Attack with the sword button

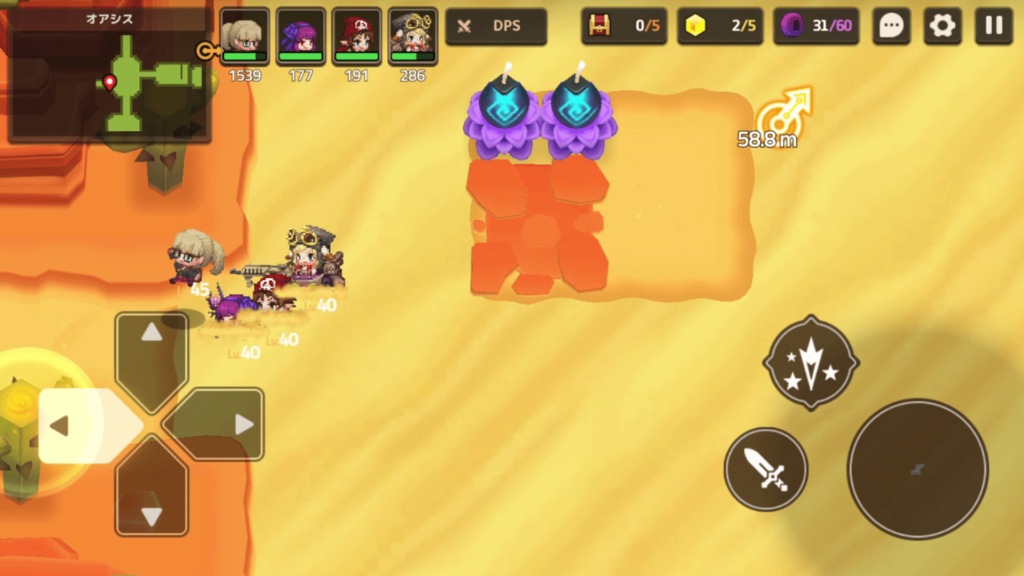[766, 468]
